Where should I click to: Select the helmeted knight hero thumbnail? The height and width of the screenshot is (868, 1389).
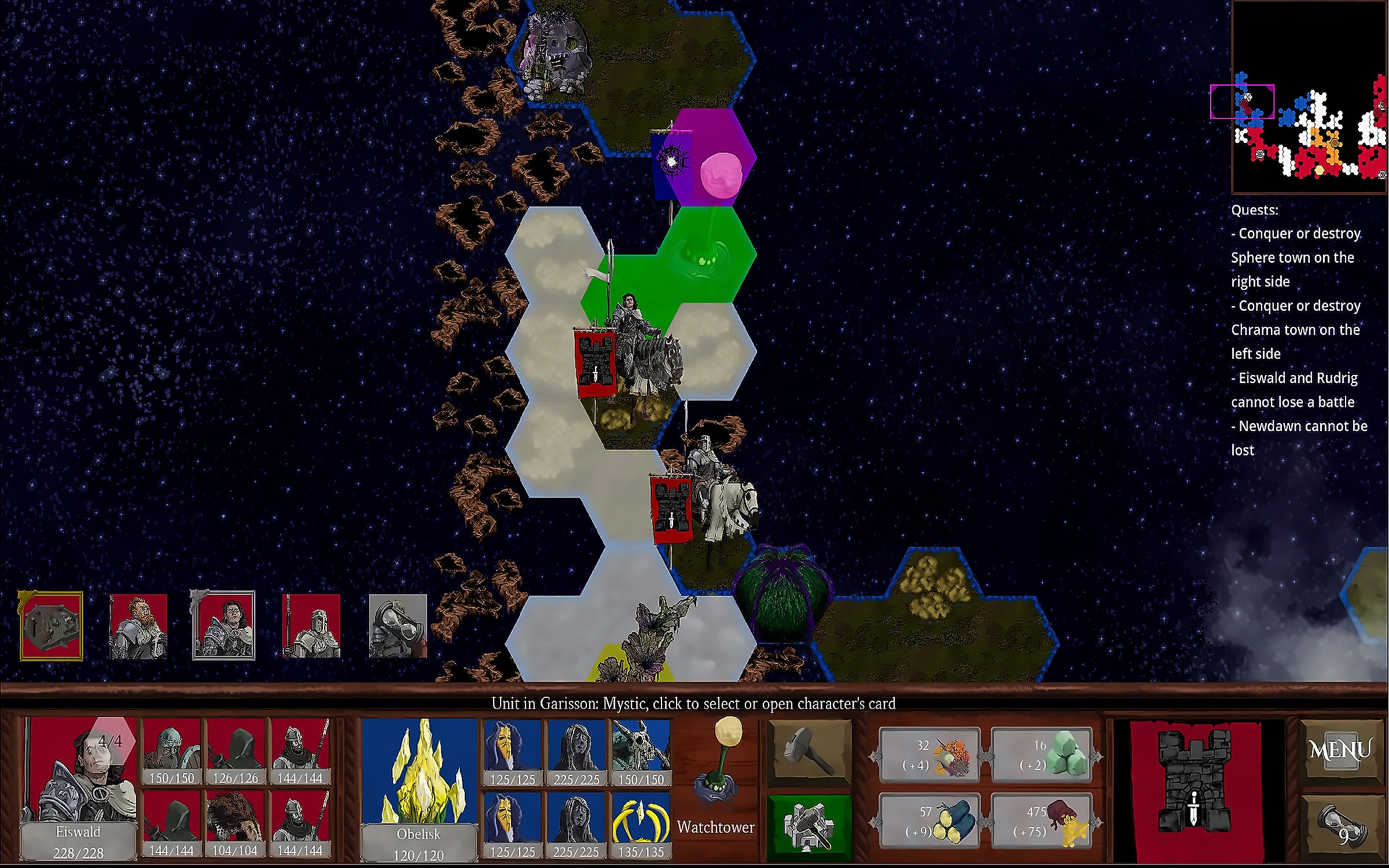coord(311,626)
